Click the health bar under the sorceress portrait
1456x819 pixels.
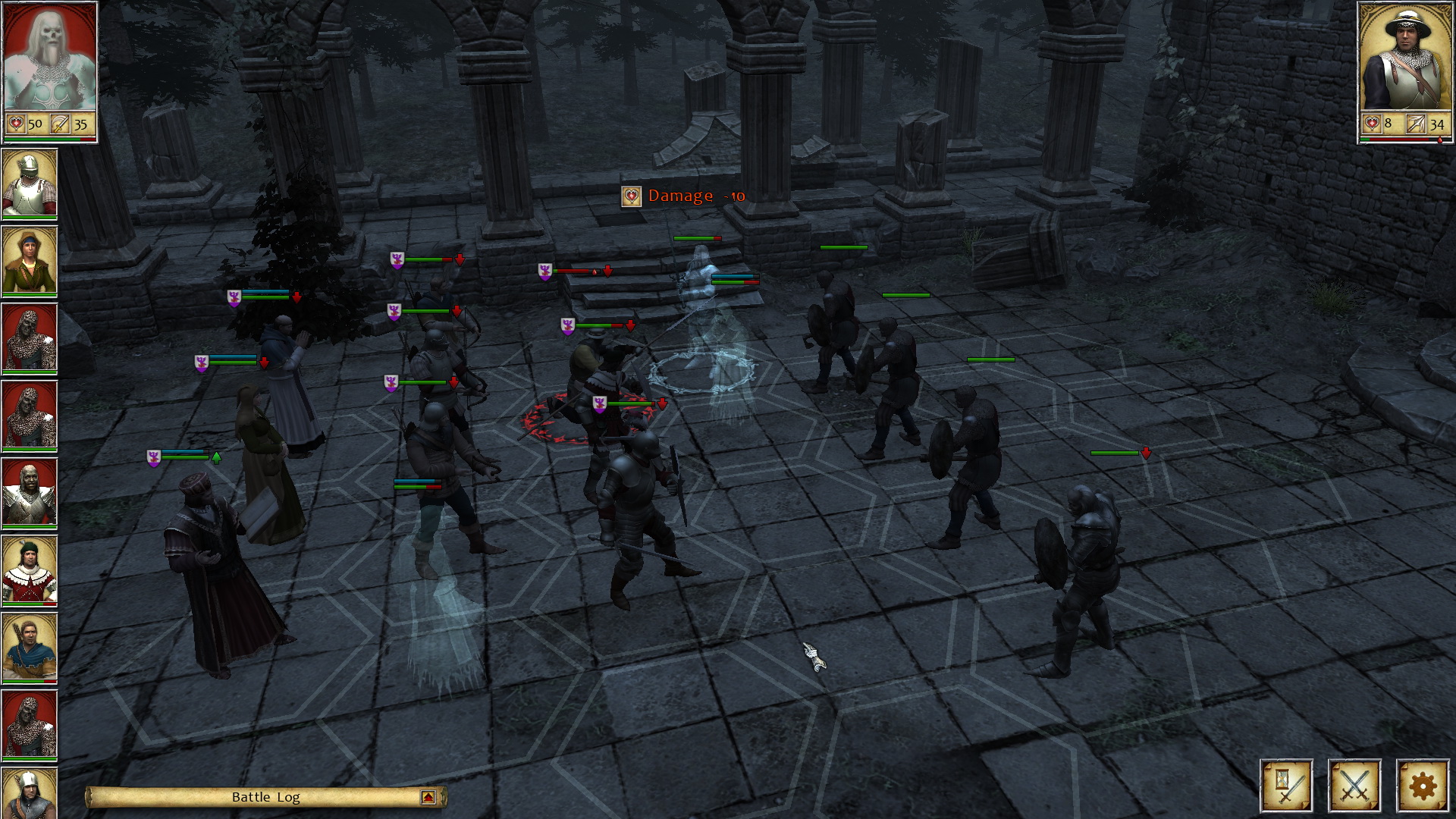tap(52, 138)
